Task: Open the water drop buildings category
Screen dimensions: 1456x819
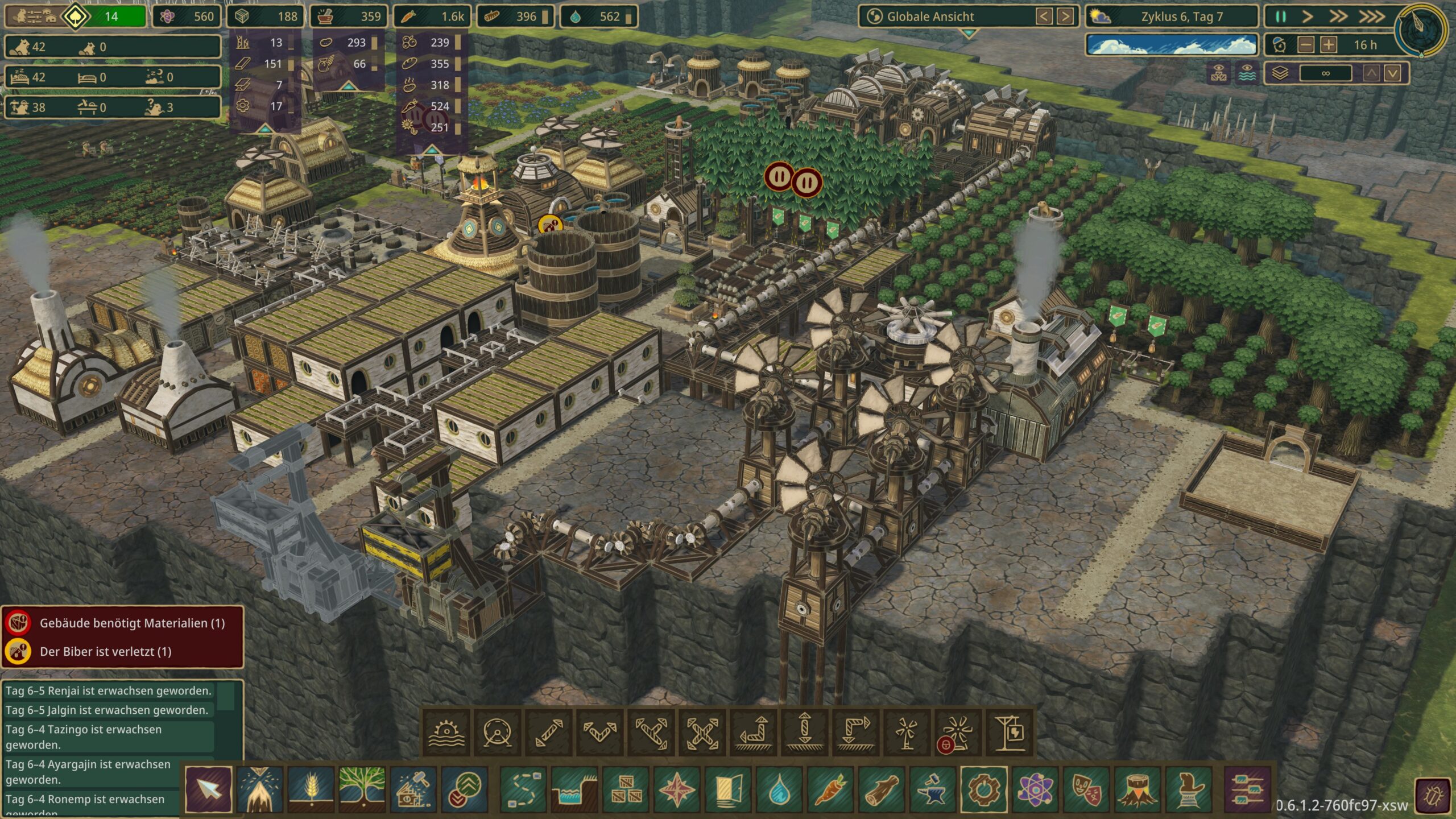Action: click(779, 789)
